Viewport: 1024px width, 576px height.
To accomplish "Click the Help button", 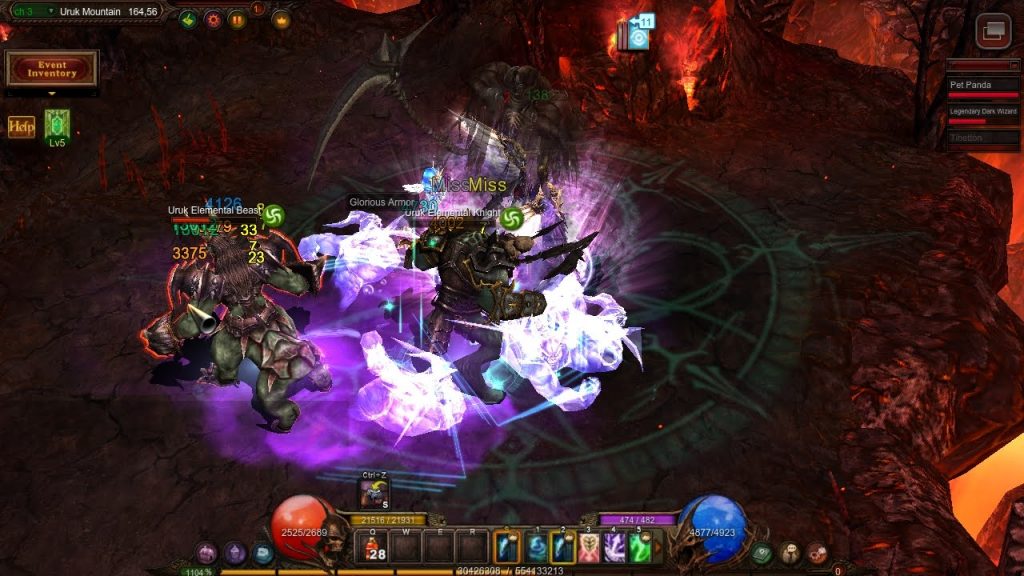I will click(21, 127).
